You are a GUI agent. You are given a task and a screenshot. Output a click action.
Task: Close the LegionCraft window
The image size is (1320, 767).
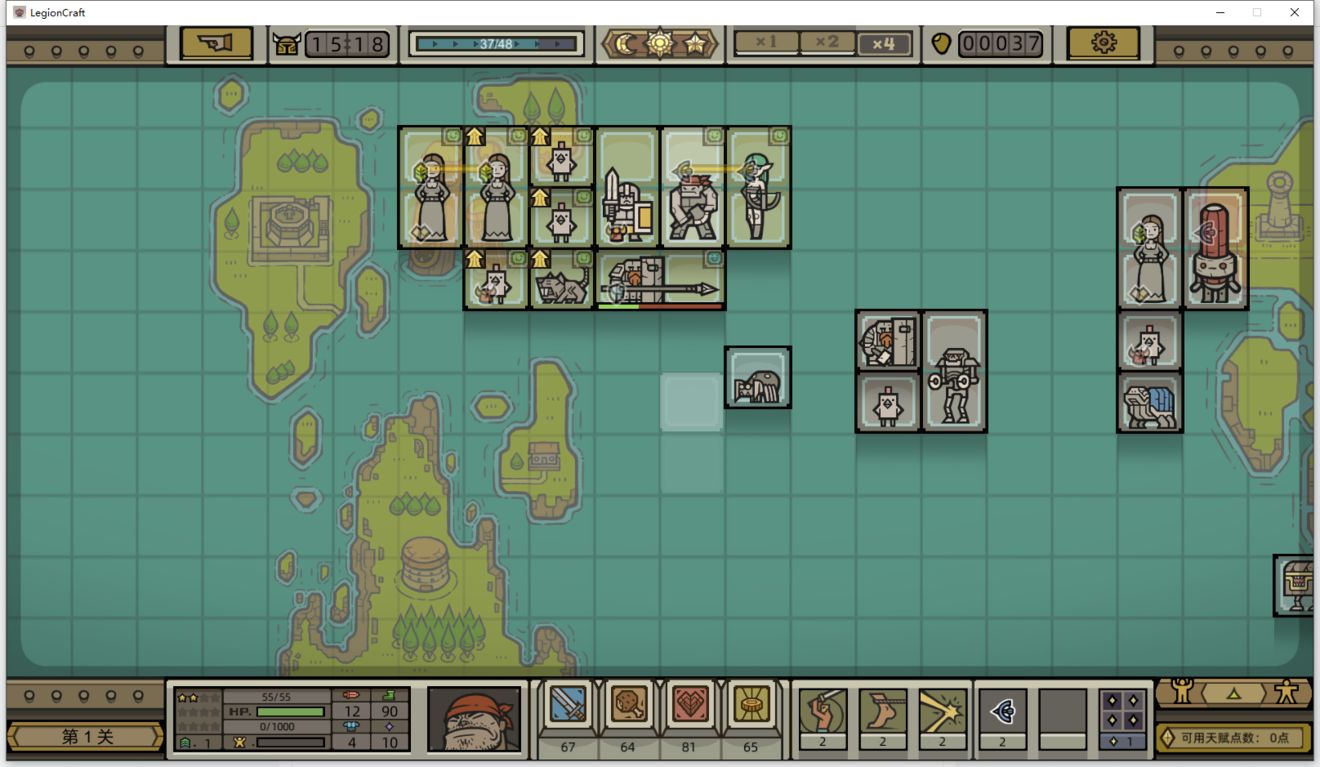1295,12
